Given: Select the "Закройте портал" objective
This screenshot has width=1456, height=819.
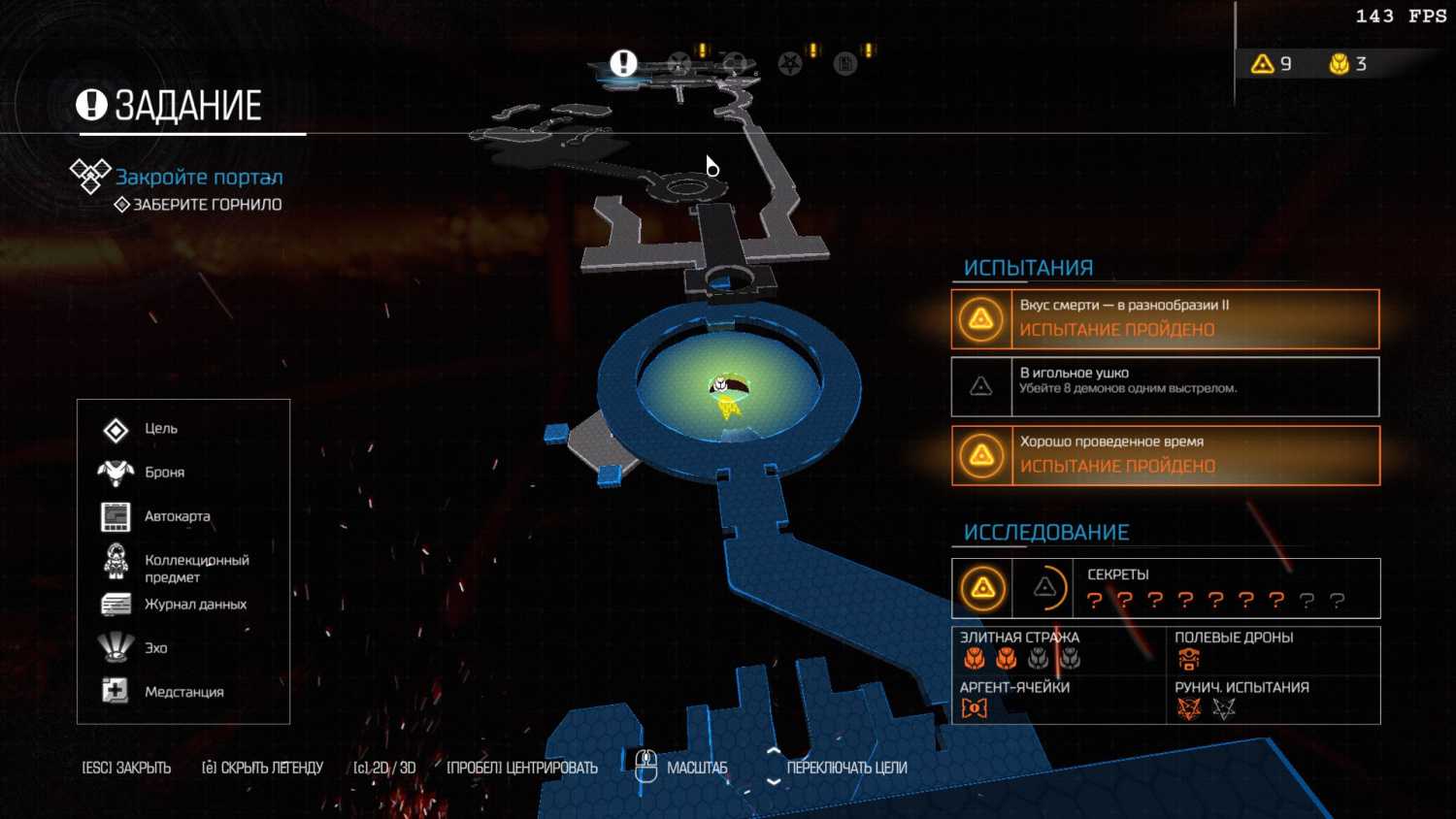Looking at the screenshot, I should 199,178.
